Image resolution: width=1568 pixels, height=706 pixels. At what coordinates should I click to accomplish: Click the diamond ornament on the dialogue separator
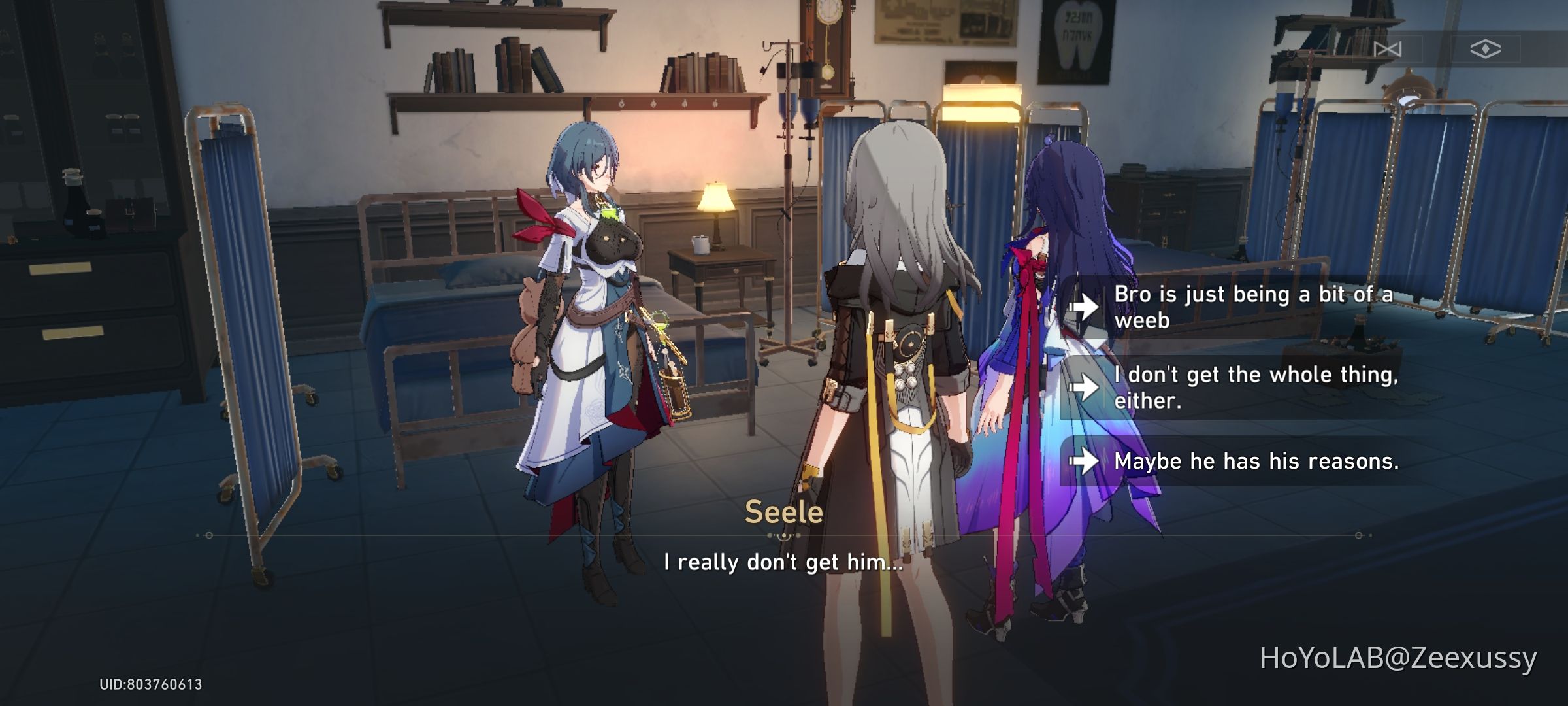[784, 536]
